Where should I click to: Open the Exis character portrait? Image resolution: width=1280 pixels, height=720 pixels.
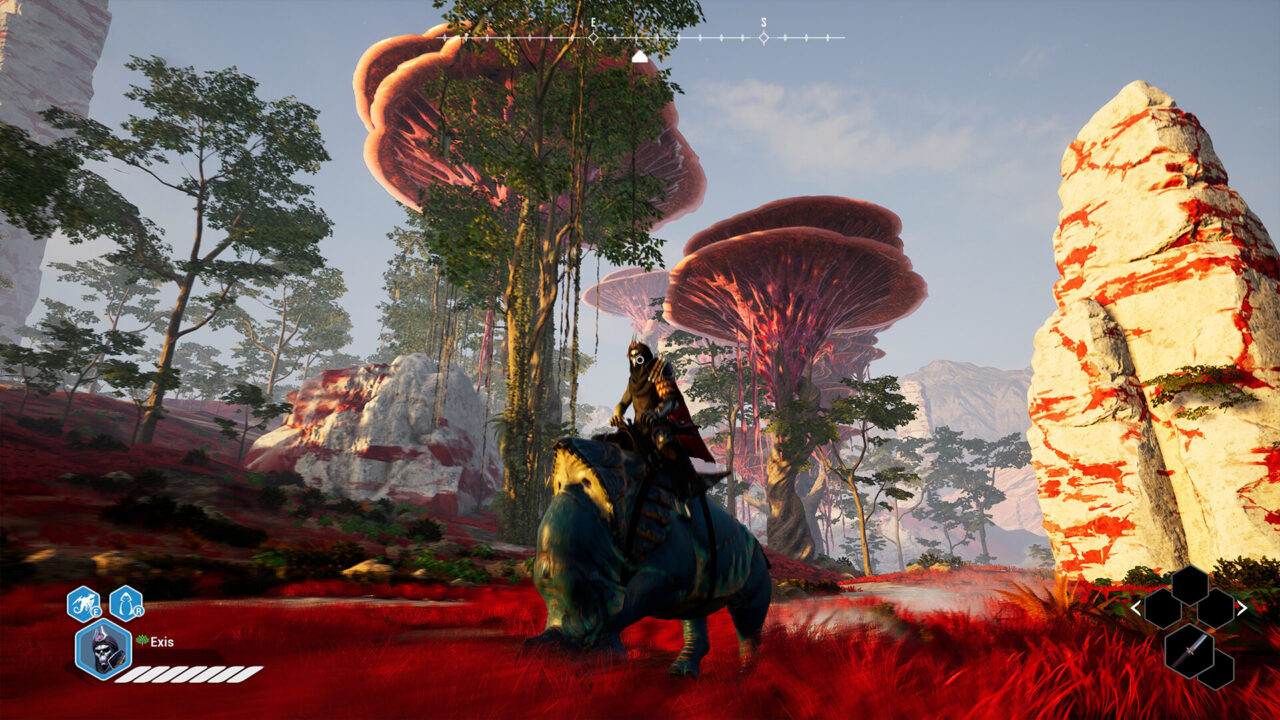[103, 650]
